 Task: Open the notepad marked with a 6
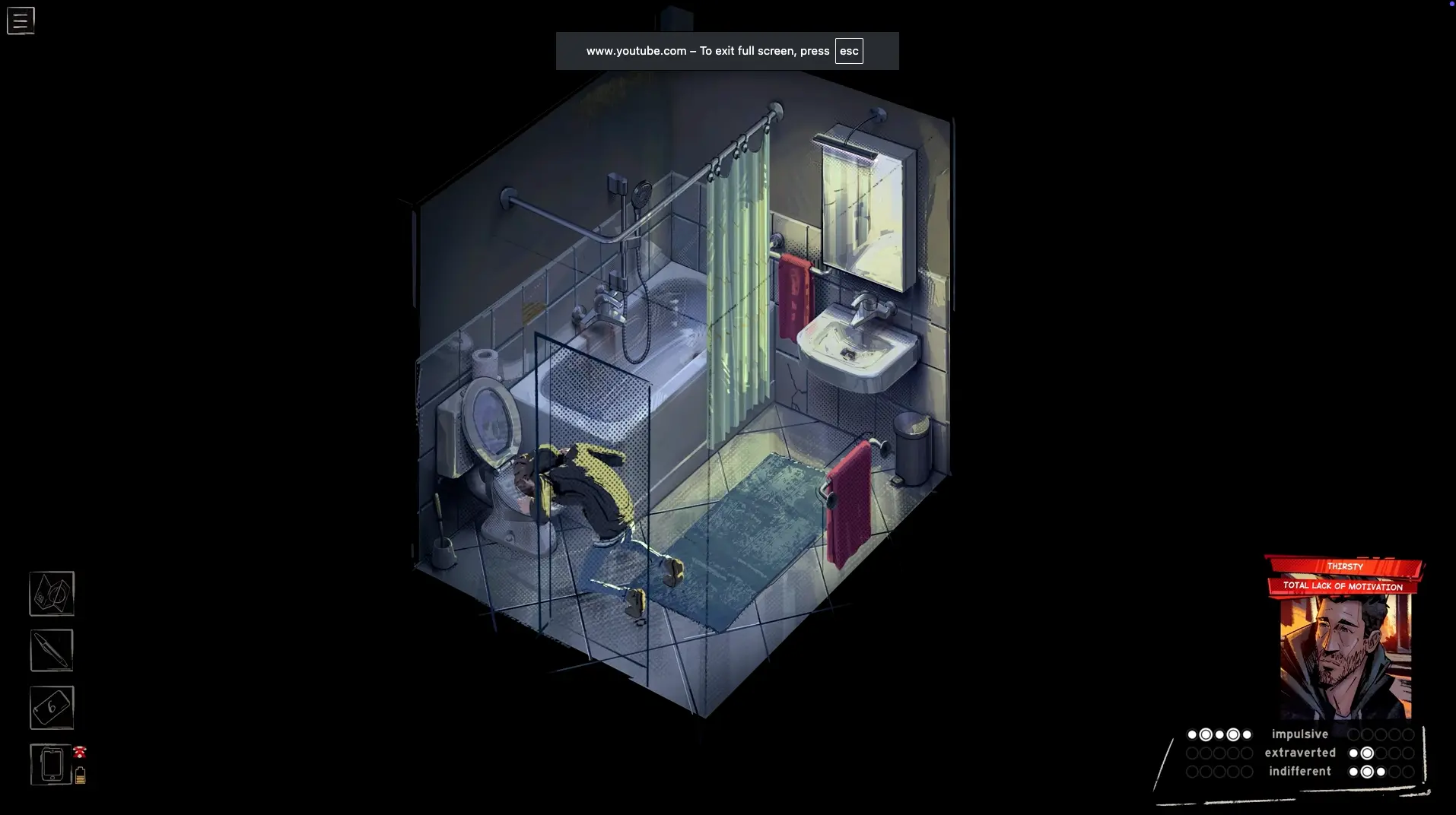pos(52,708)
